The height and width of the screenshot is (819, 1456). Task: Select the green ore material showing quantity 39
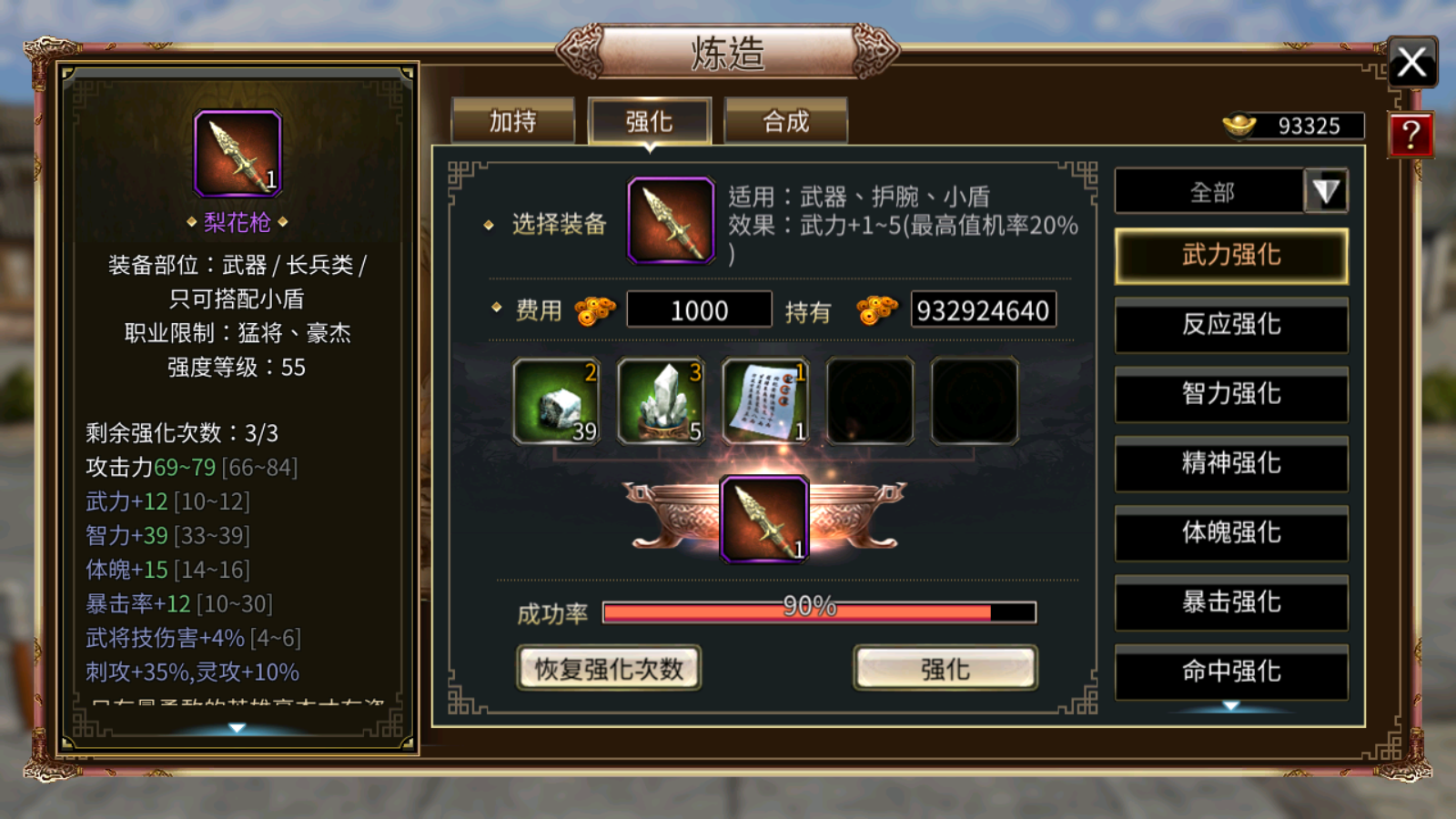tap(557, 400)
